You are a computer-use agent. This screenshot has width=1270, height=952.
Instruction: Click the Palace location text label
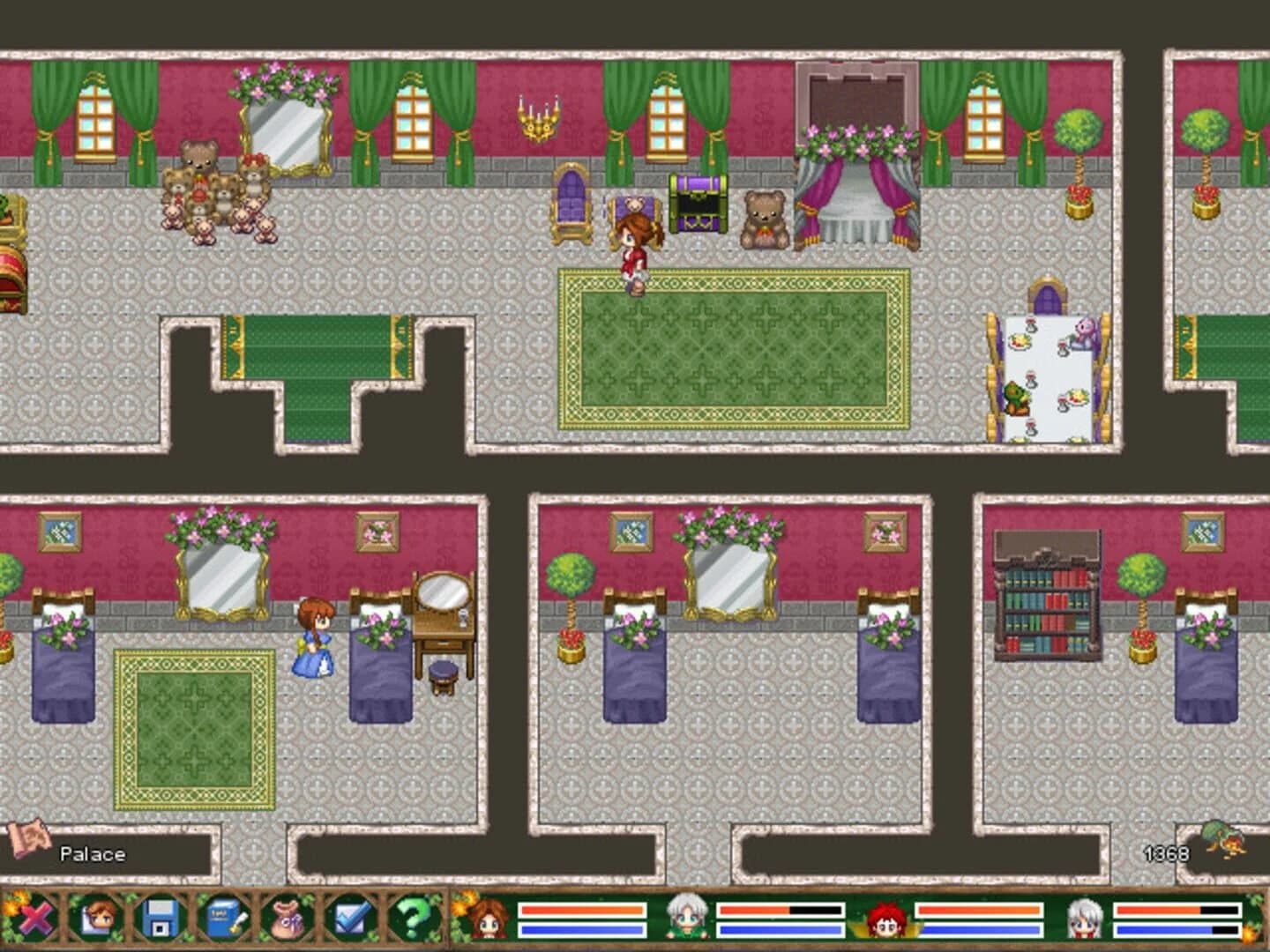pos(94,853)
